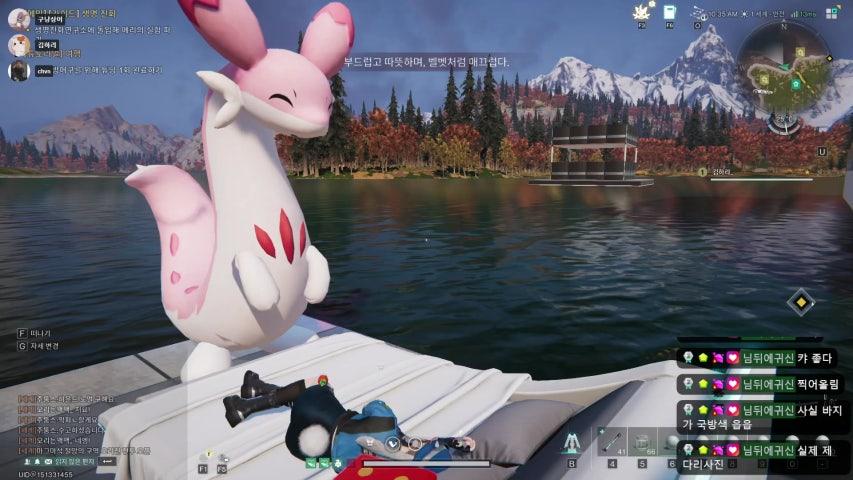The image size is (853, 480).
Task: Click the temperature gauge below the minimap
Action: 785,120
